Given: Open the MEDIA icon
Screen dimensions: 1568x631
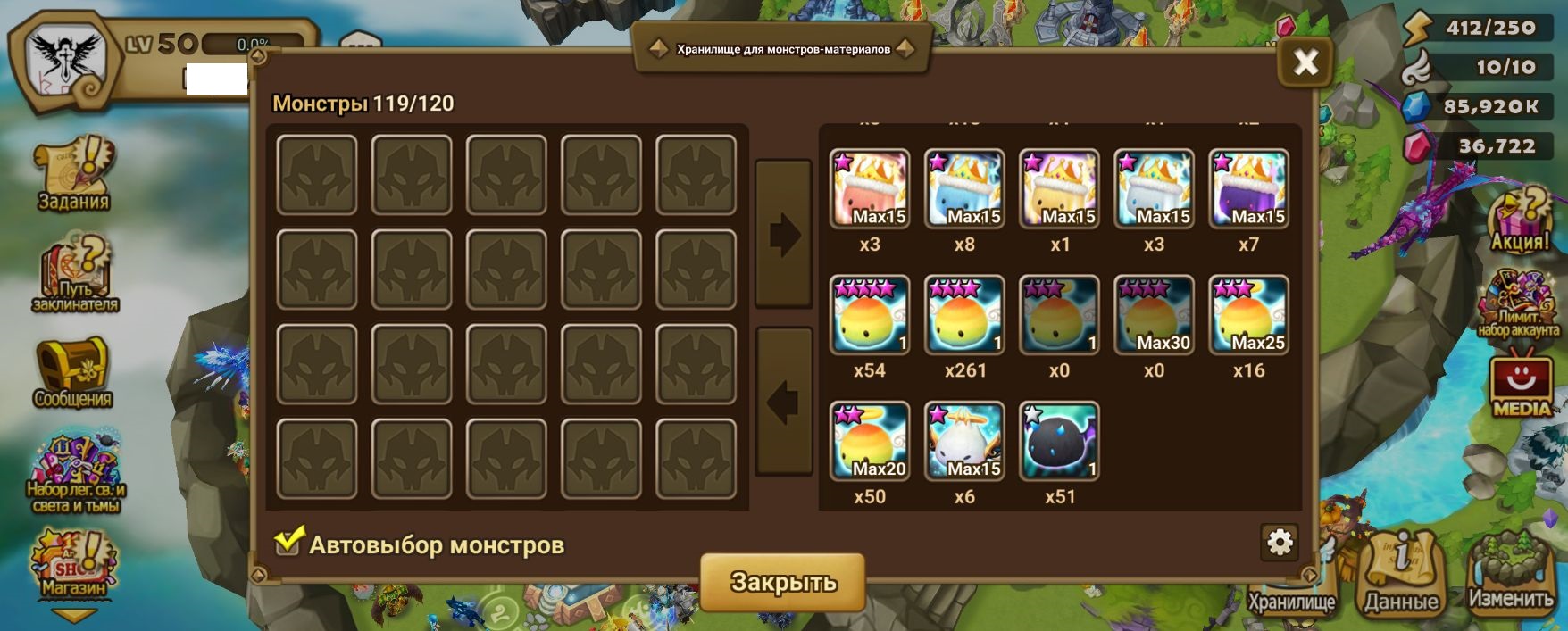Looking at the screenshot, I should (1522, 384).
